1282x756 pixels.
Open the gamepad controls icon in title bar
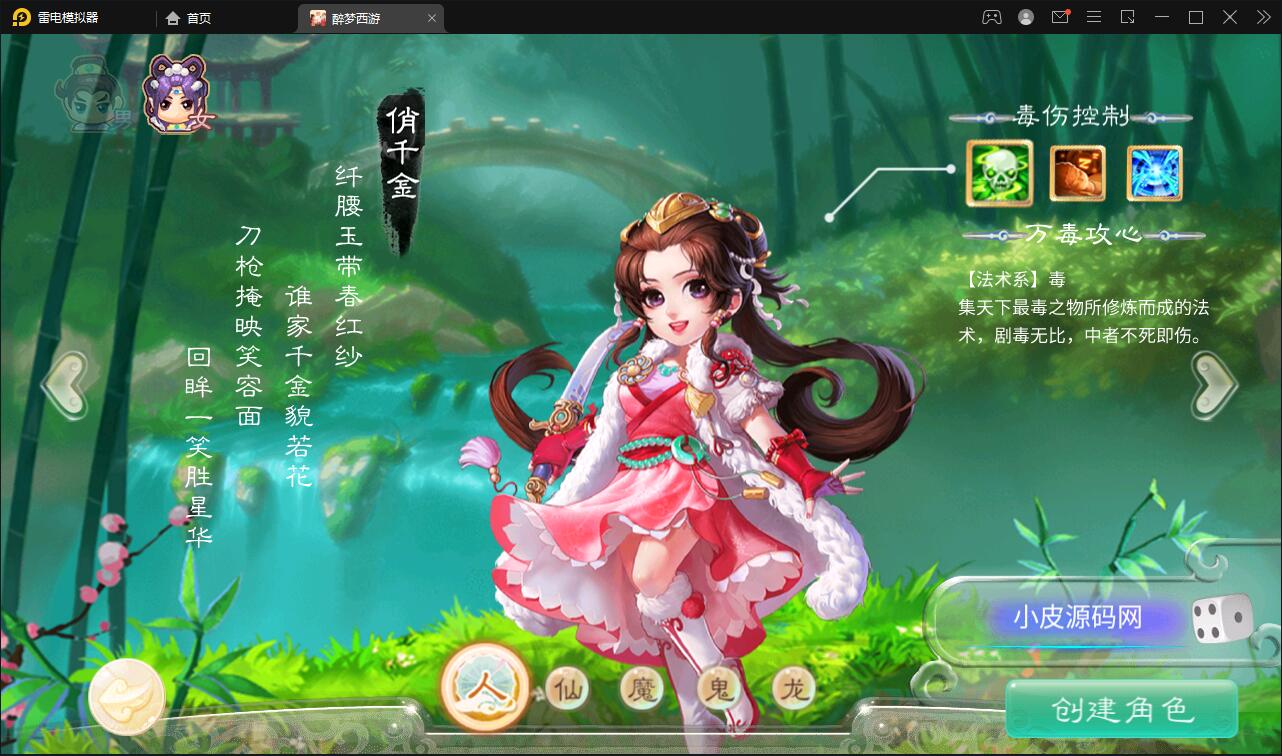point(991,17)
